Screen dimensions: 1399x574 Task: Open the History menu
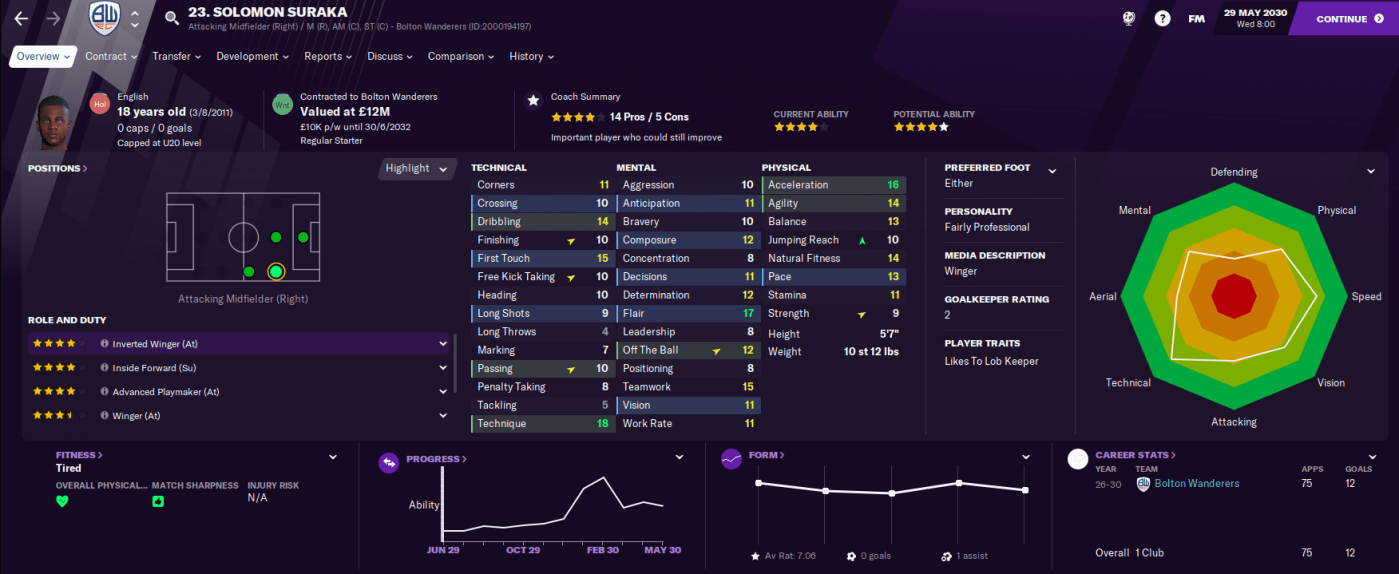click(531, 57)
